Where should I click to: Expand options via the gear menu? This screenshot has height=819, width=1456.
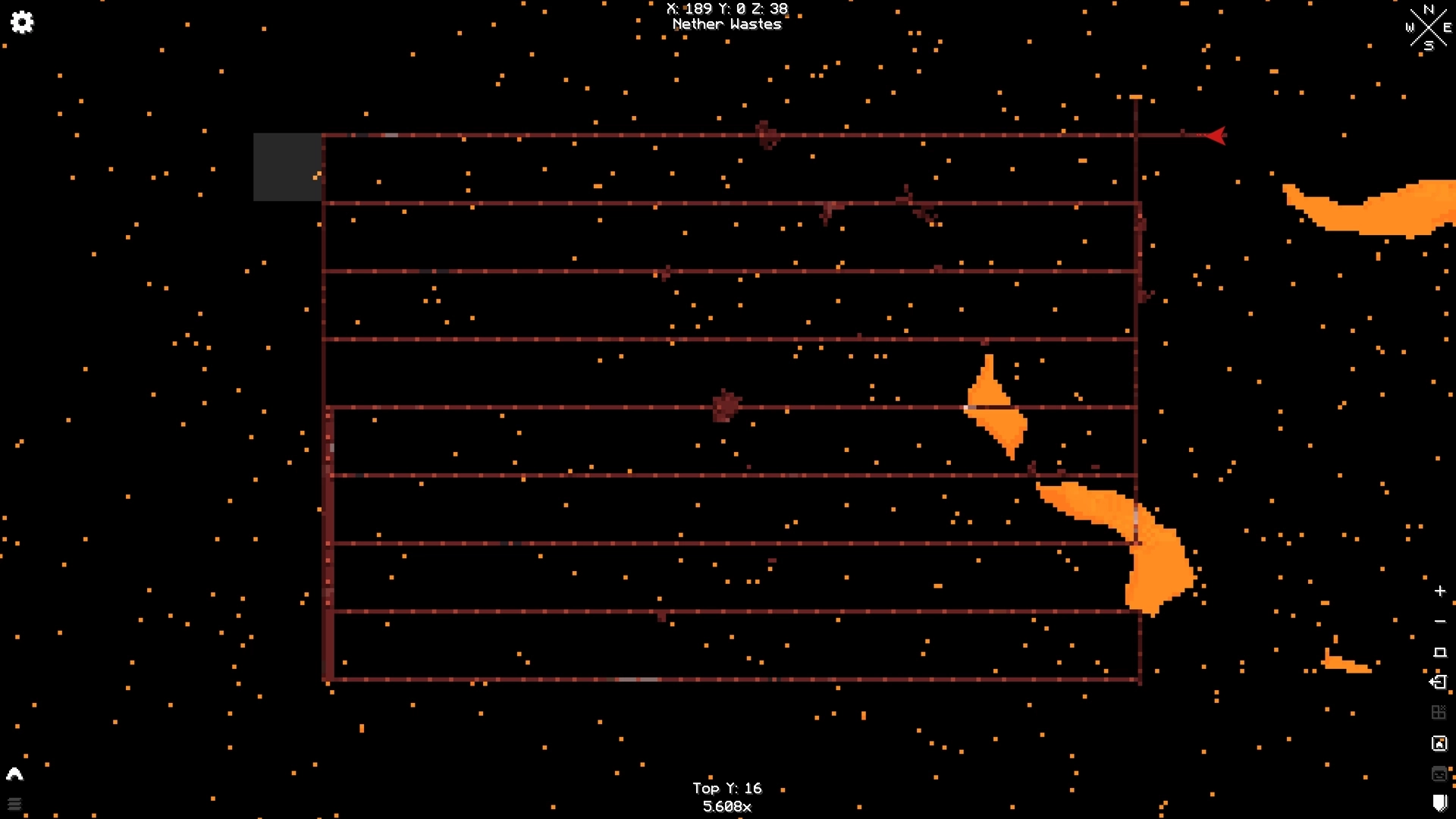coord(23,23)
